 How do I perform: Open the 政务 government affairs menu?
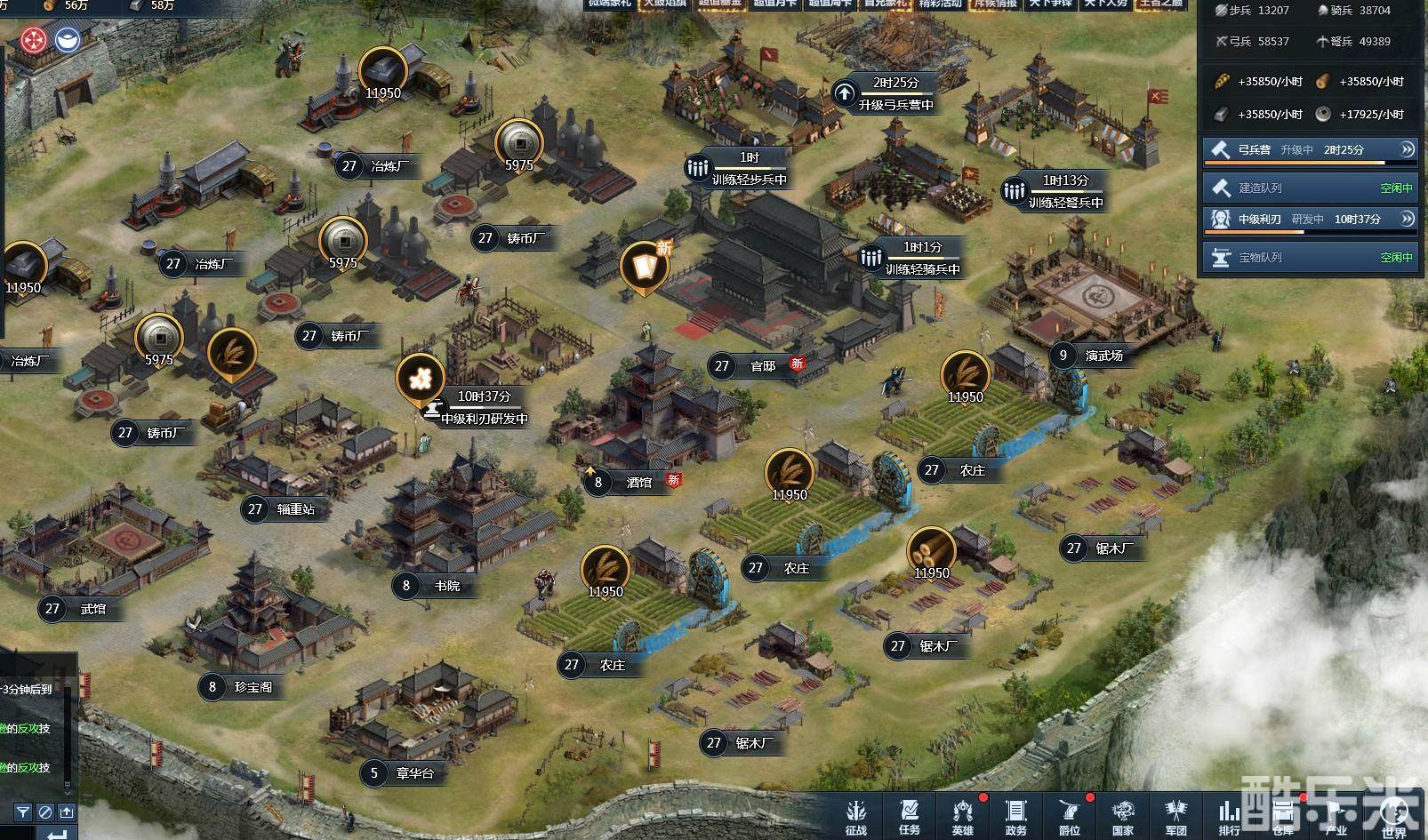1015,816
